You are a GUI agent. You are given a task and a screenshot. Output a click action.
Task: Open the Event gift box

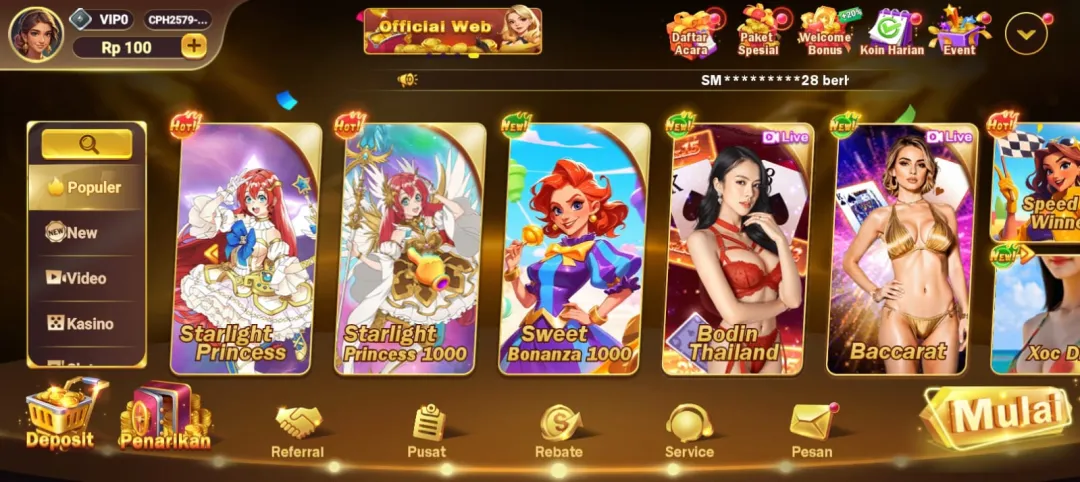959,32
